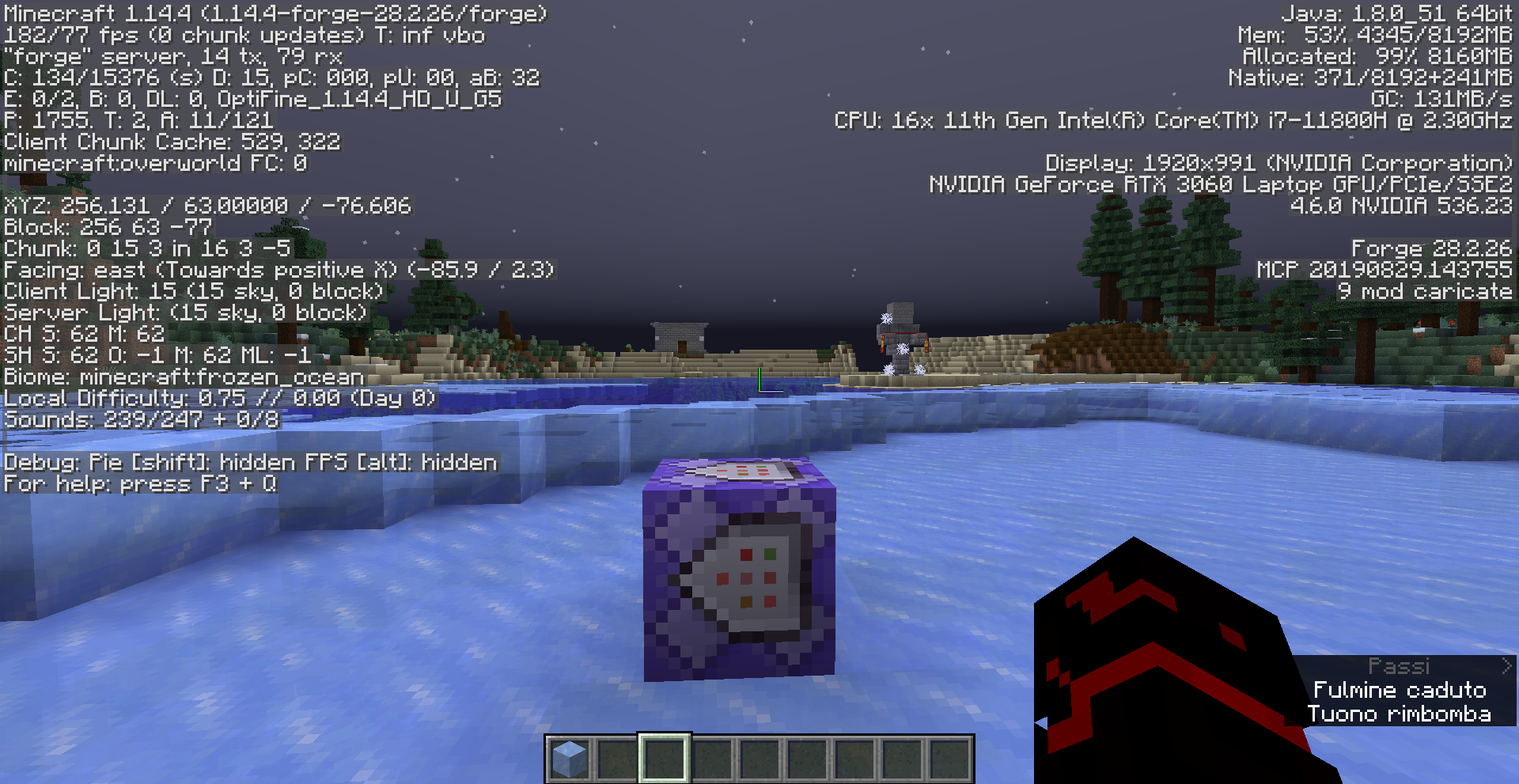Select the blue ice block in the hotbar
Screen dimensions: 1519x784
tap(570, 758)
